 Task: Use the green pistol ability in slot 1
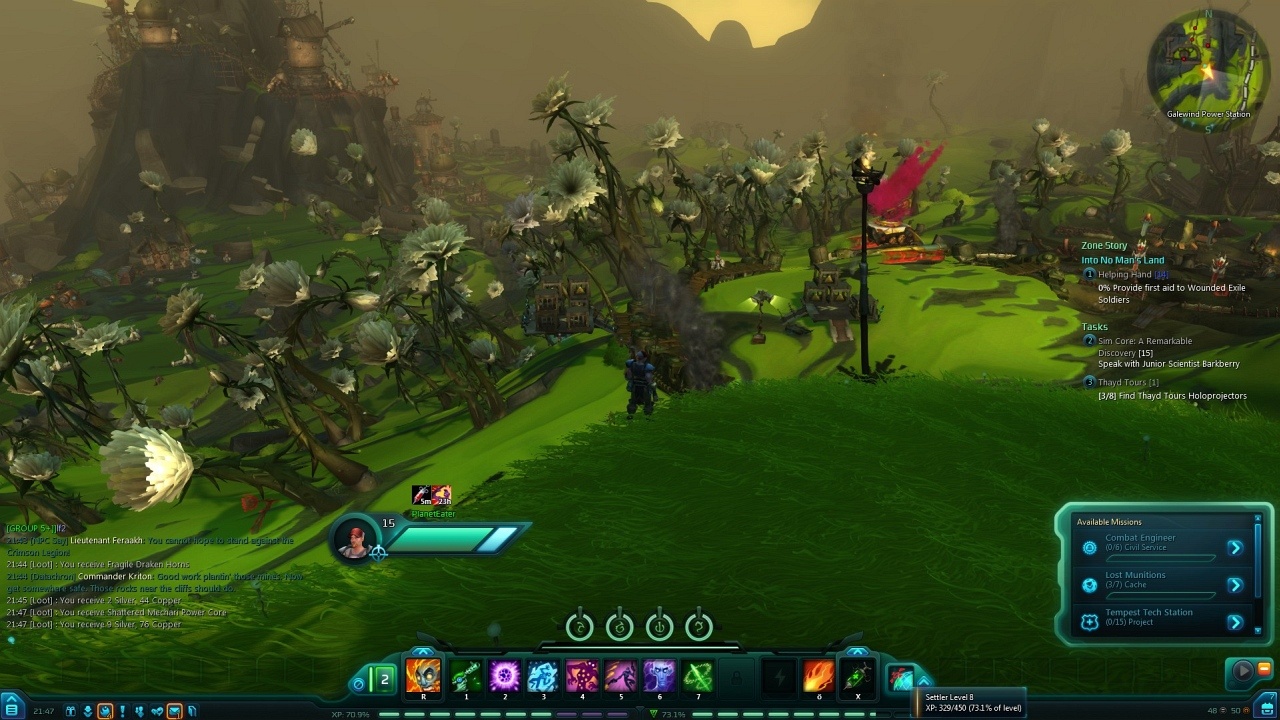465,677
